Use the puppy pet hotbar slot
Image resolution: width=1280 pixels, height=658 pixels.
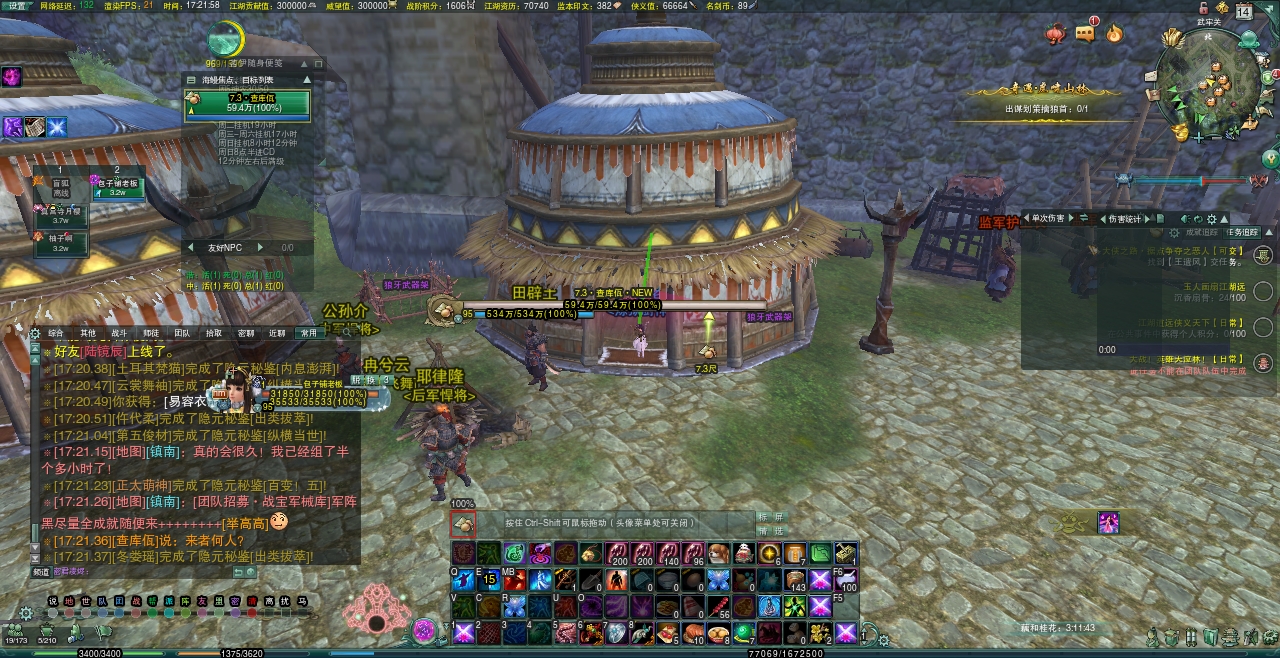717,554
